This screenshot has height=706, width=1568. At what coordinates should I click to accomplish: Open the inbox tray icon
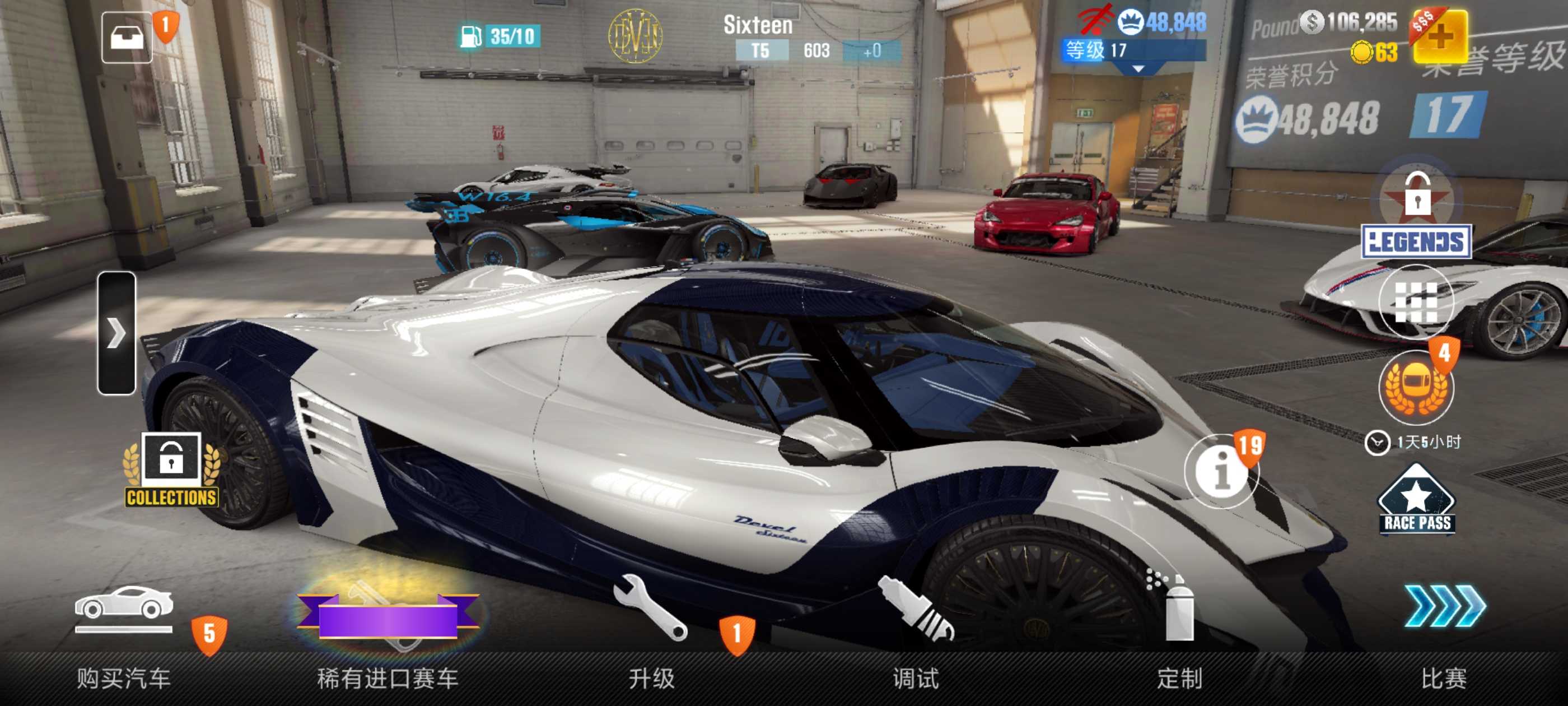127,38
